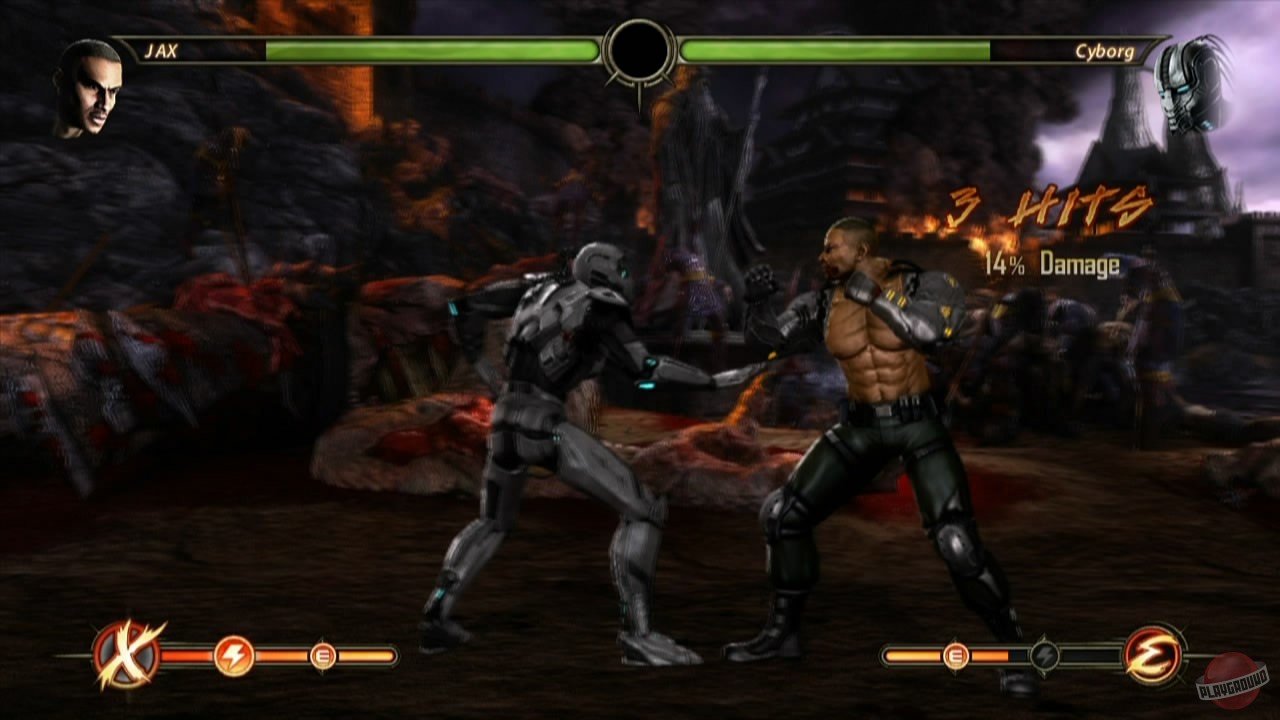This screenshot has width=1280, height=720.
Task: Click the dark lightning divider on Cyborg's meter
Action: click(x=1043, y=656)
